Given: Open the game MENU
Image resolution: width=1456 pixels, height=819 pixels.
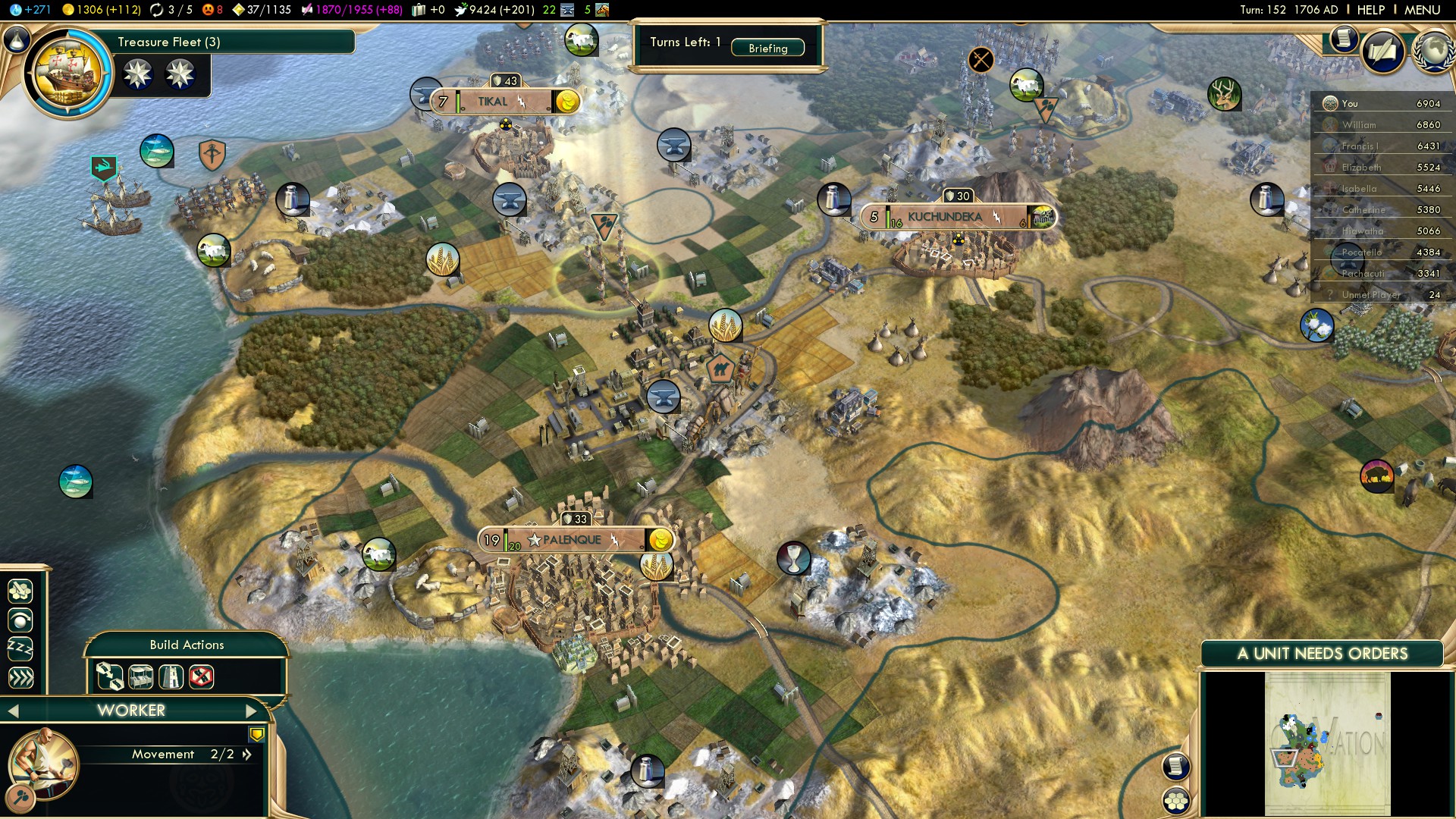Looking at the screenshot, I should tap(1422, 10).
